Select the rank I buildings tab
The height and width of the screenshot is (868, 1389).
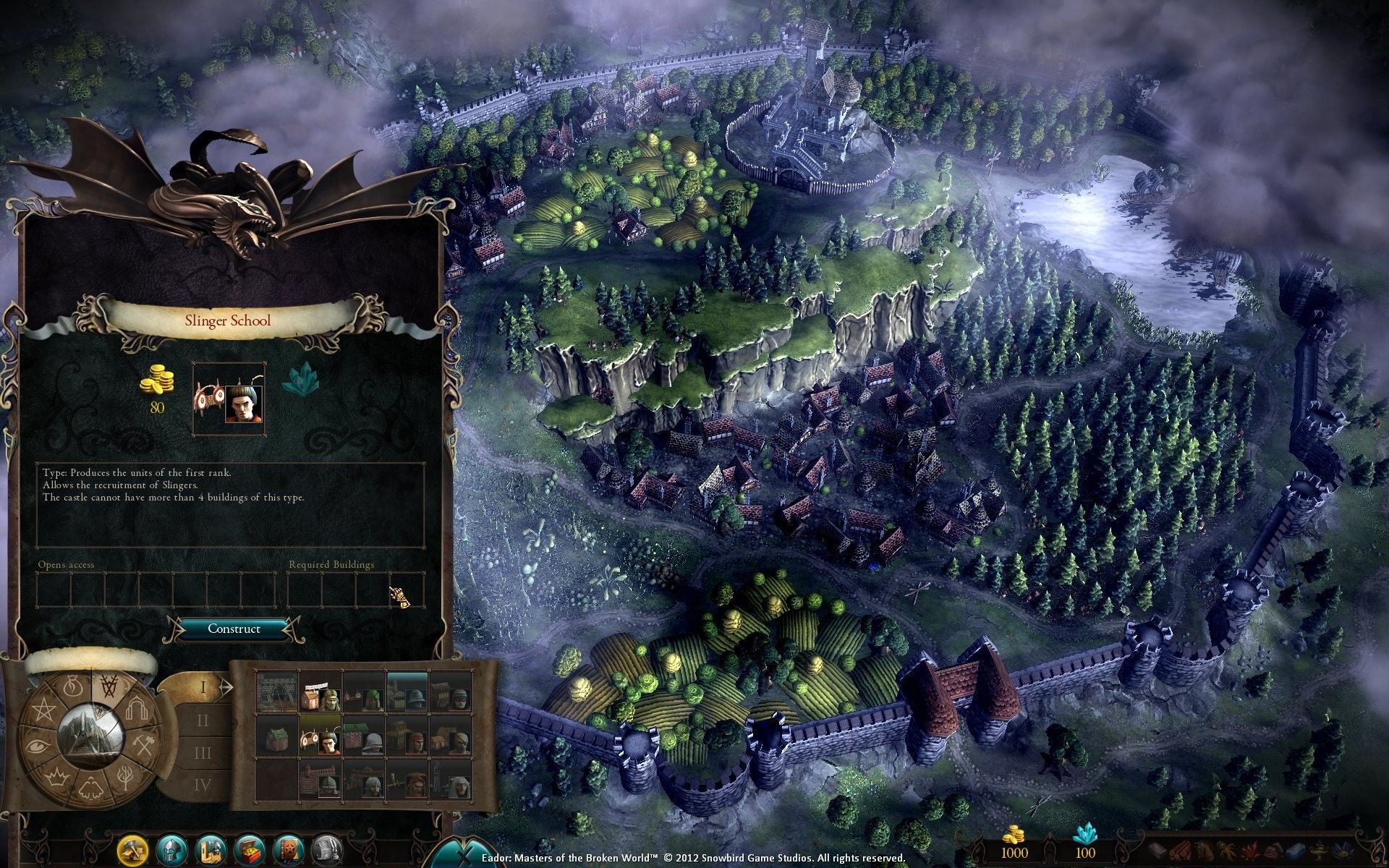(203, 687)
